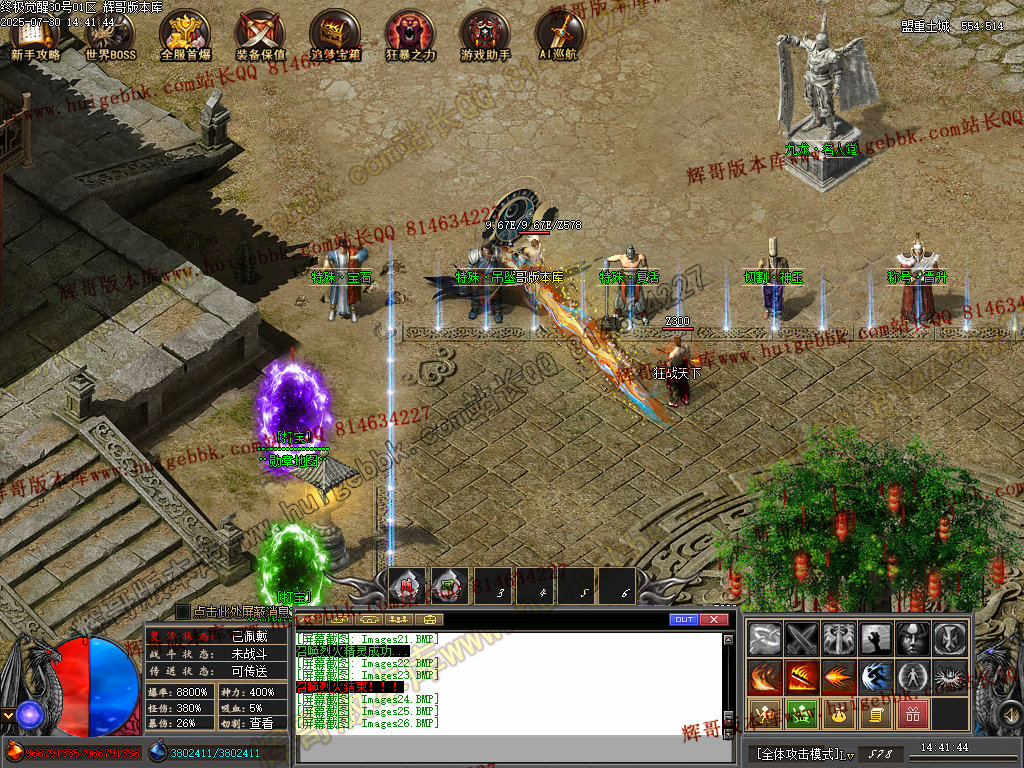The height and width of the screenshot is (768, 1024).
Task: Activate the grey crossed swords skill
Action: pos(802,638)
